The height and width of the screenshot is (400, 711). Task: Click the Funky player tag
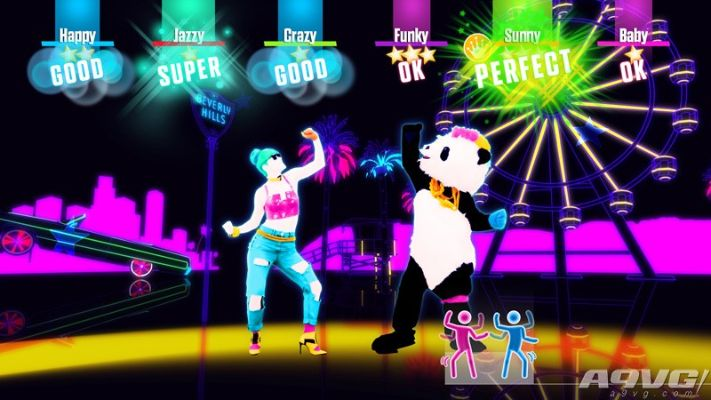pos(411,35)
